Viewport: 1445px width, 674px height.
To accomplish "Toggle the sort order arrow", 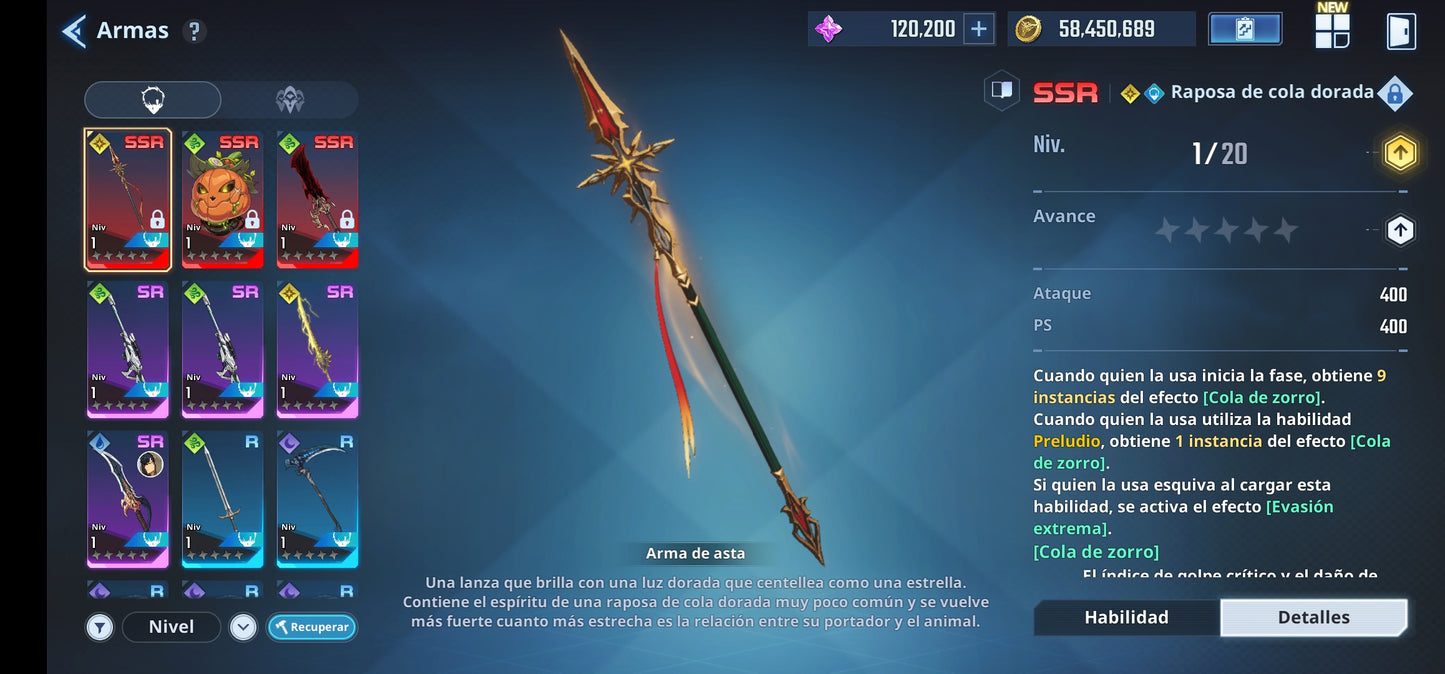I will (243, 627).
